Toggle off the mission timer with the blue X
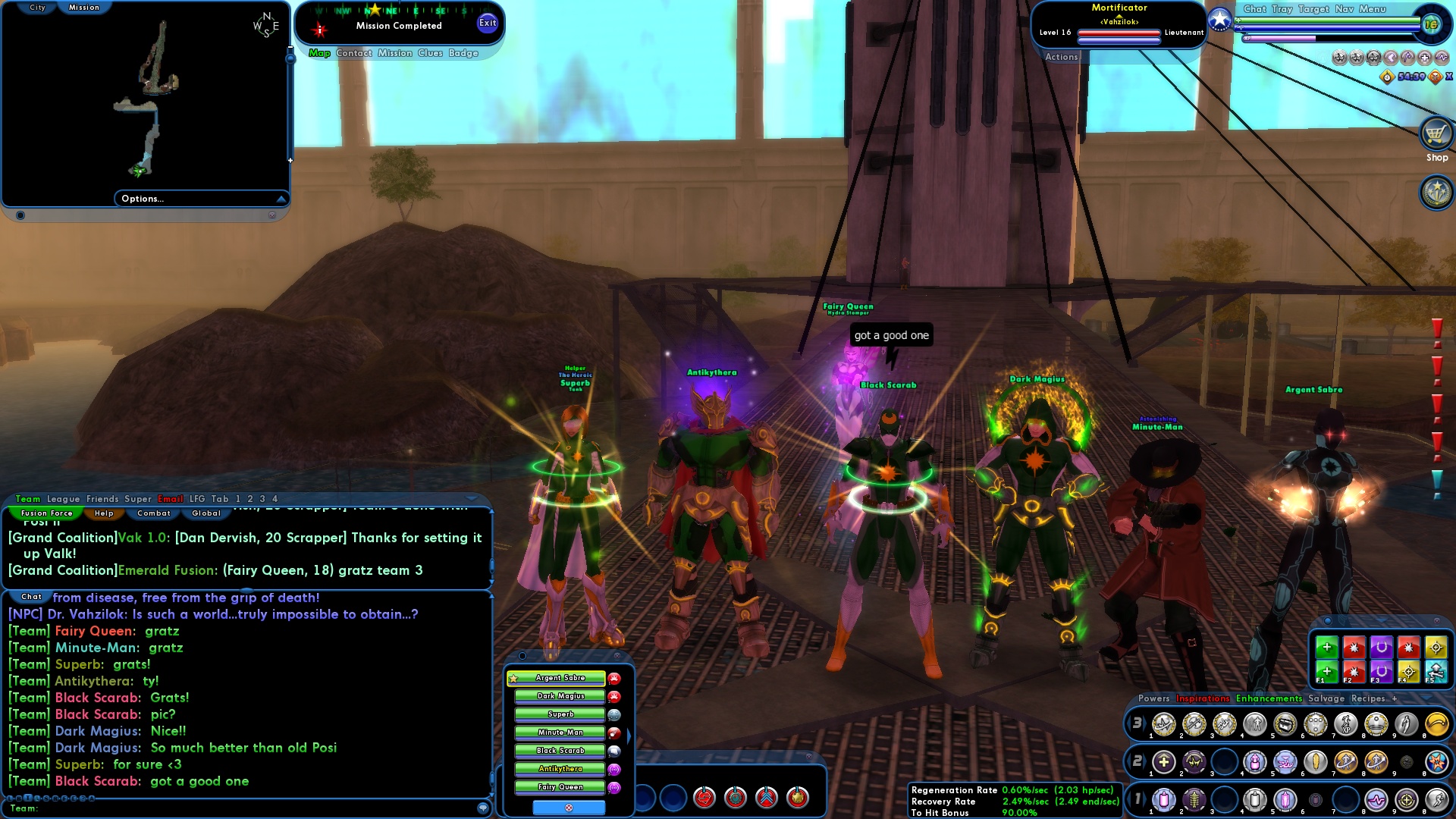Viewport: 1456px width, 819px height. [x=1448, y=77]
